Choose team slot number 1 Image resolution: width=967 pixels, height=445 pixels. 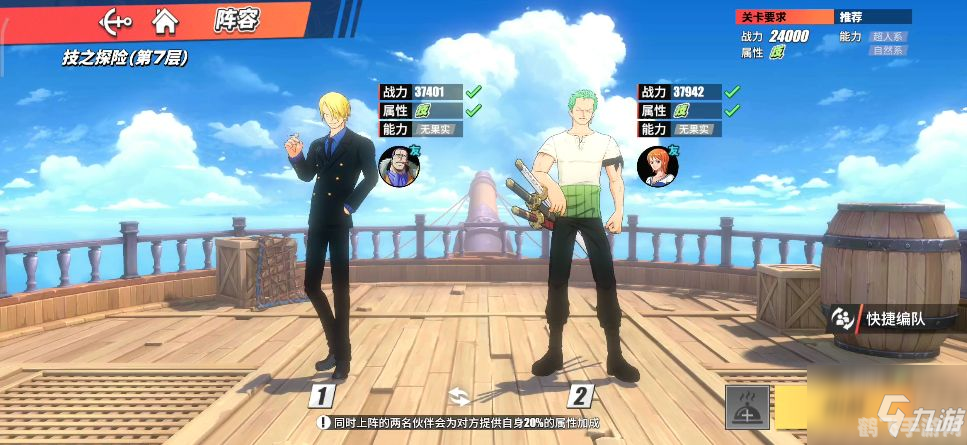coord(321,396)
